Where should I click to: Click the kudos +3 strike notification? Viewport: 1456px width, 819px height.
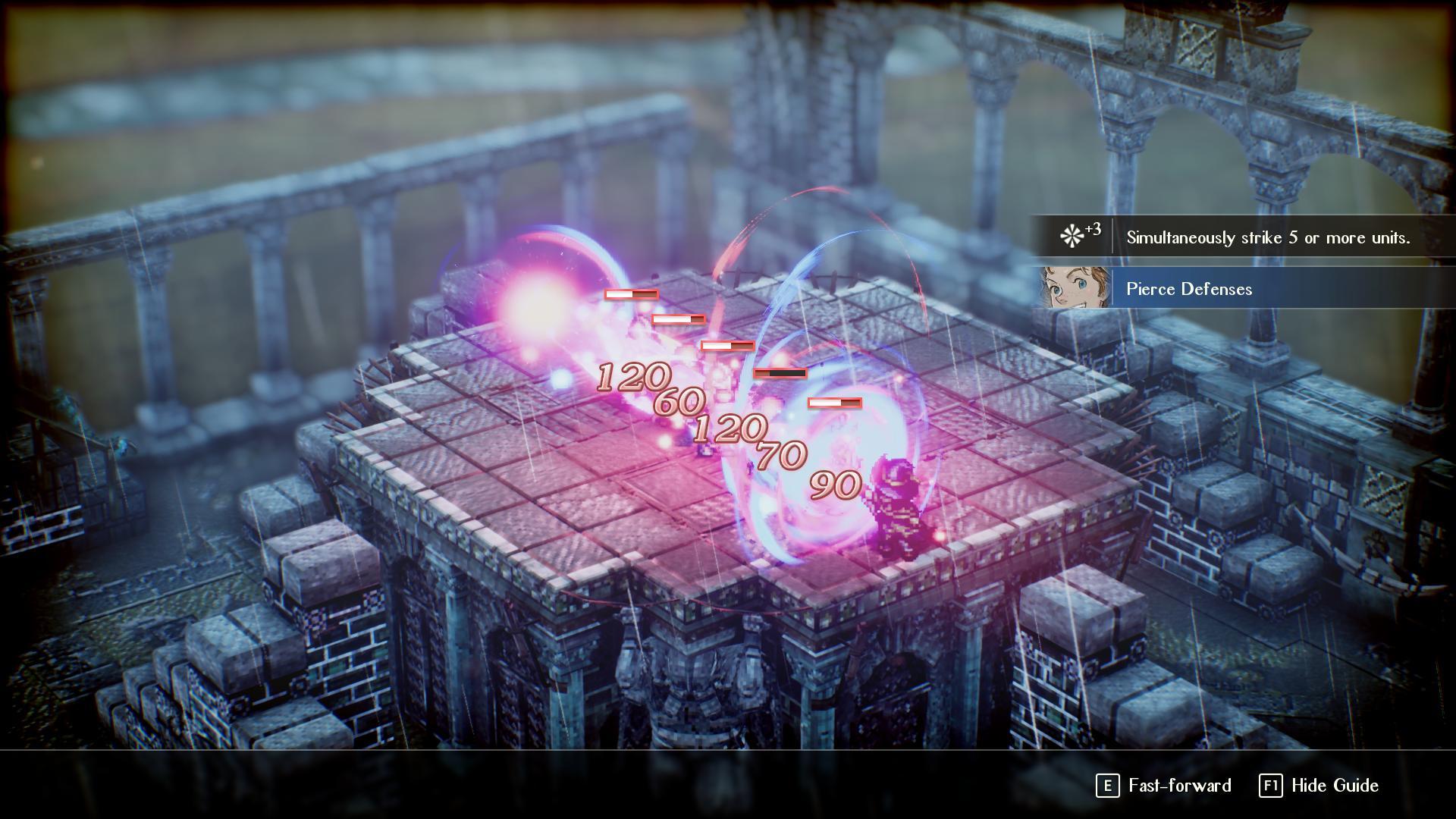pyautogui.click(x=1244, y=237)
